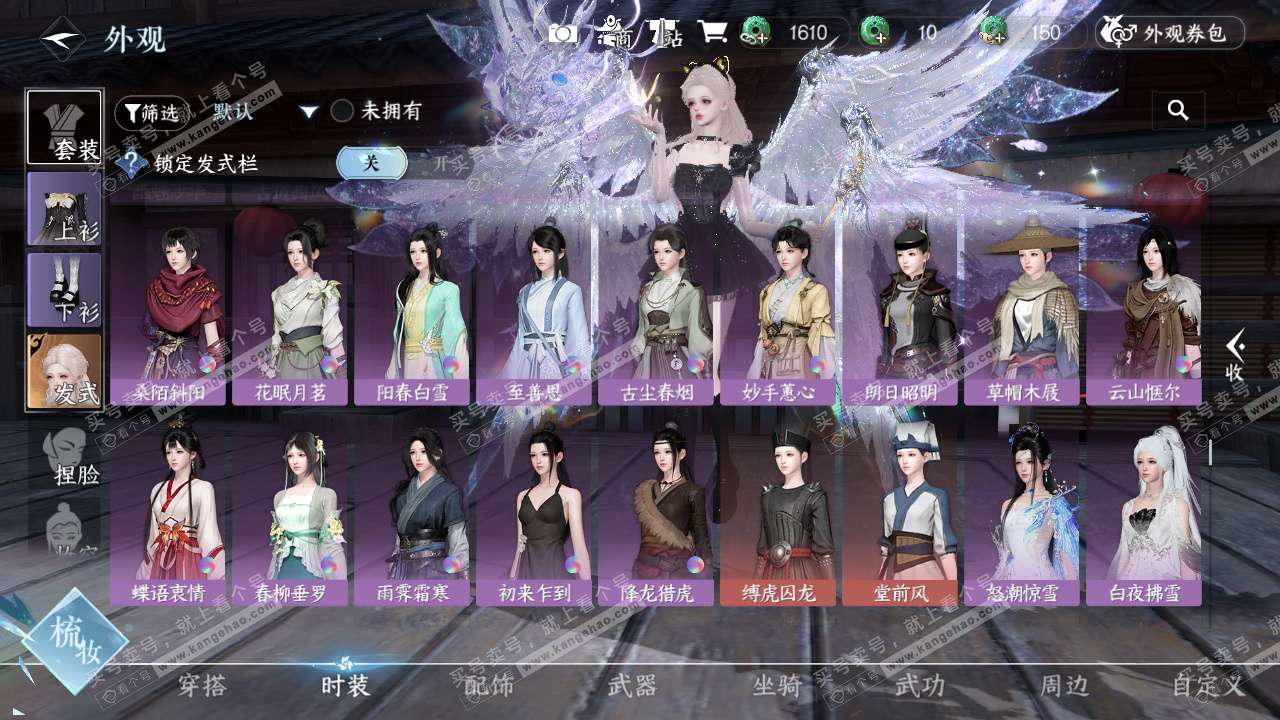Open the 坐骑 mount tab
1280x720 pixels.
pyautogui.click(x=777, y=686)
